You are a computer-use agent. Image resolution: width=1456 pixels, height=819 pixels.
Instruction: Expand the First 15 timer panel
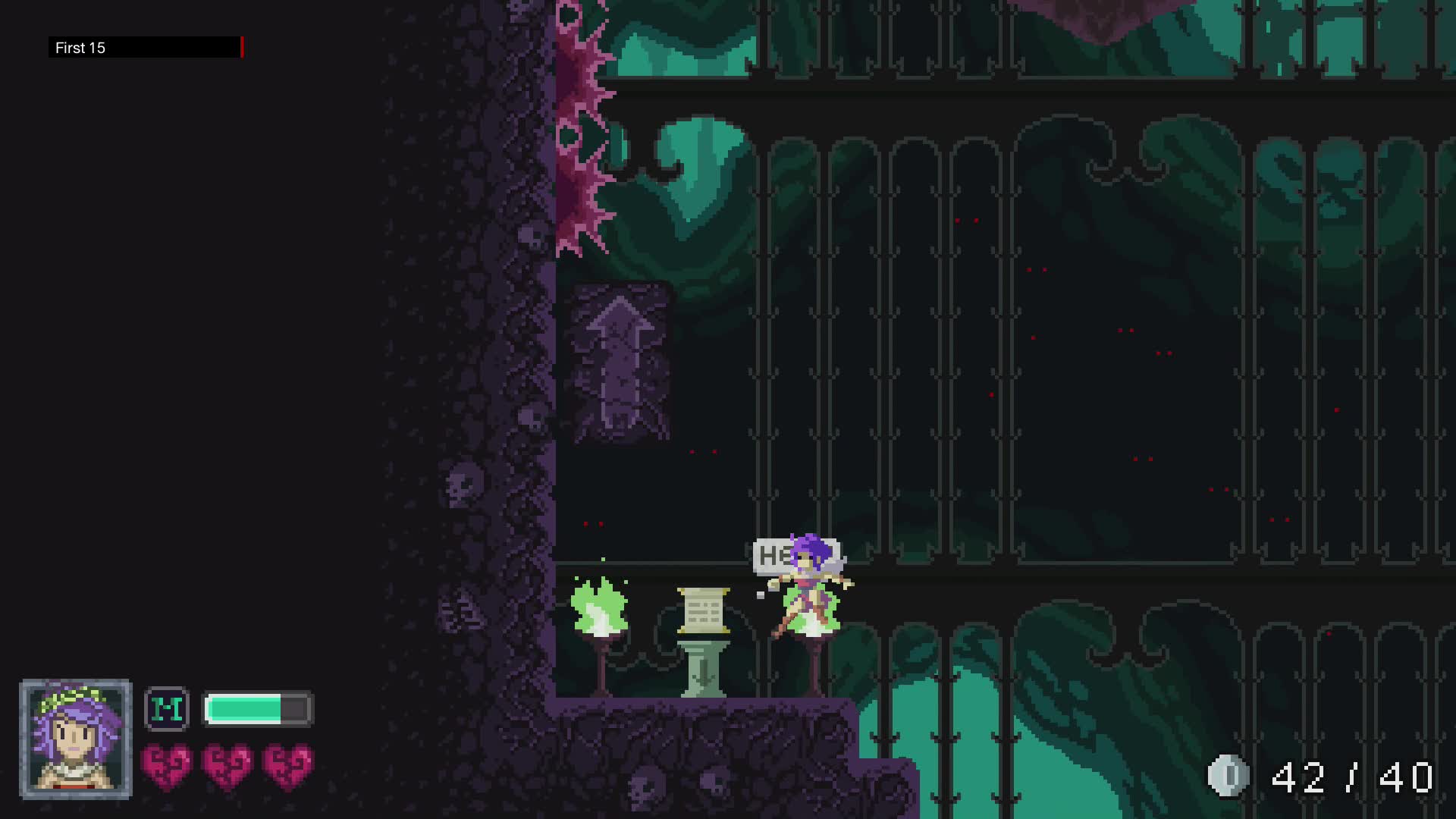click(144, 48)
